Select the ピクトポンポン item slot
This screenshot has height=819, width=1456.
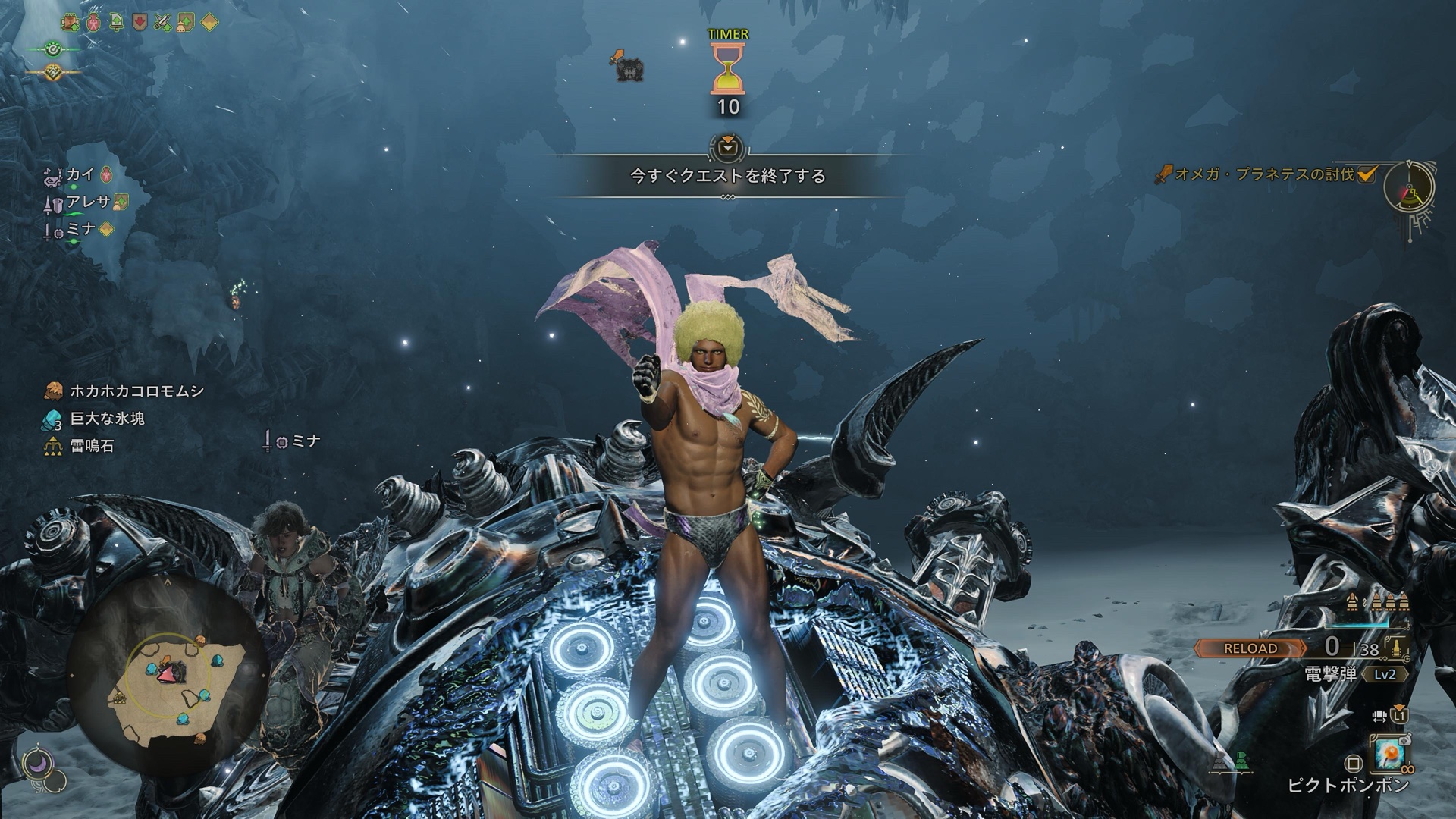pos(1389,755)
